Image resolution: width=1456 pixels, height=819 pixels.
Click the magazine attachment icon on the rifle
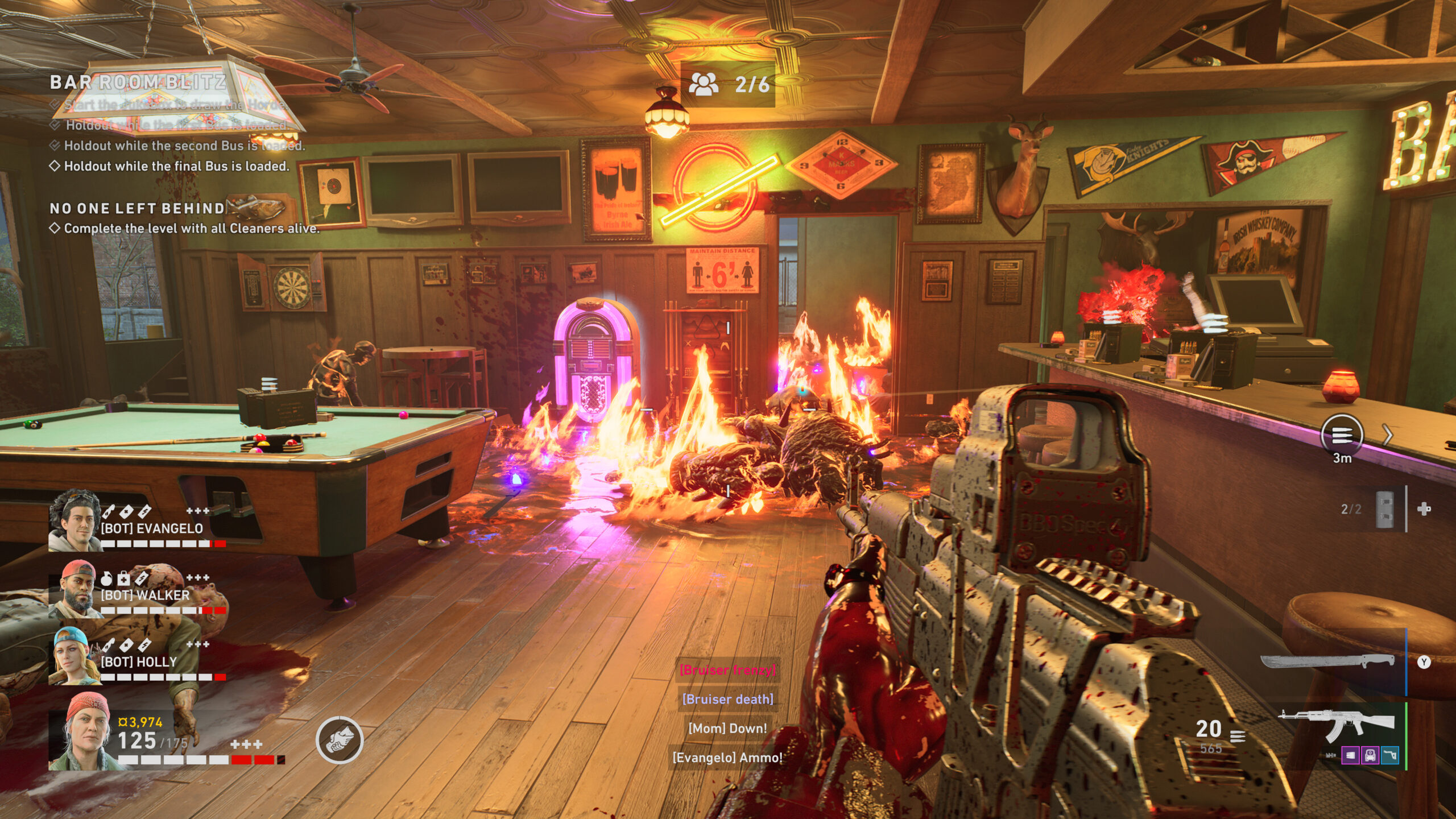[1351, 755]
